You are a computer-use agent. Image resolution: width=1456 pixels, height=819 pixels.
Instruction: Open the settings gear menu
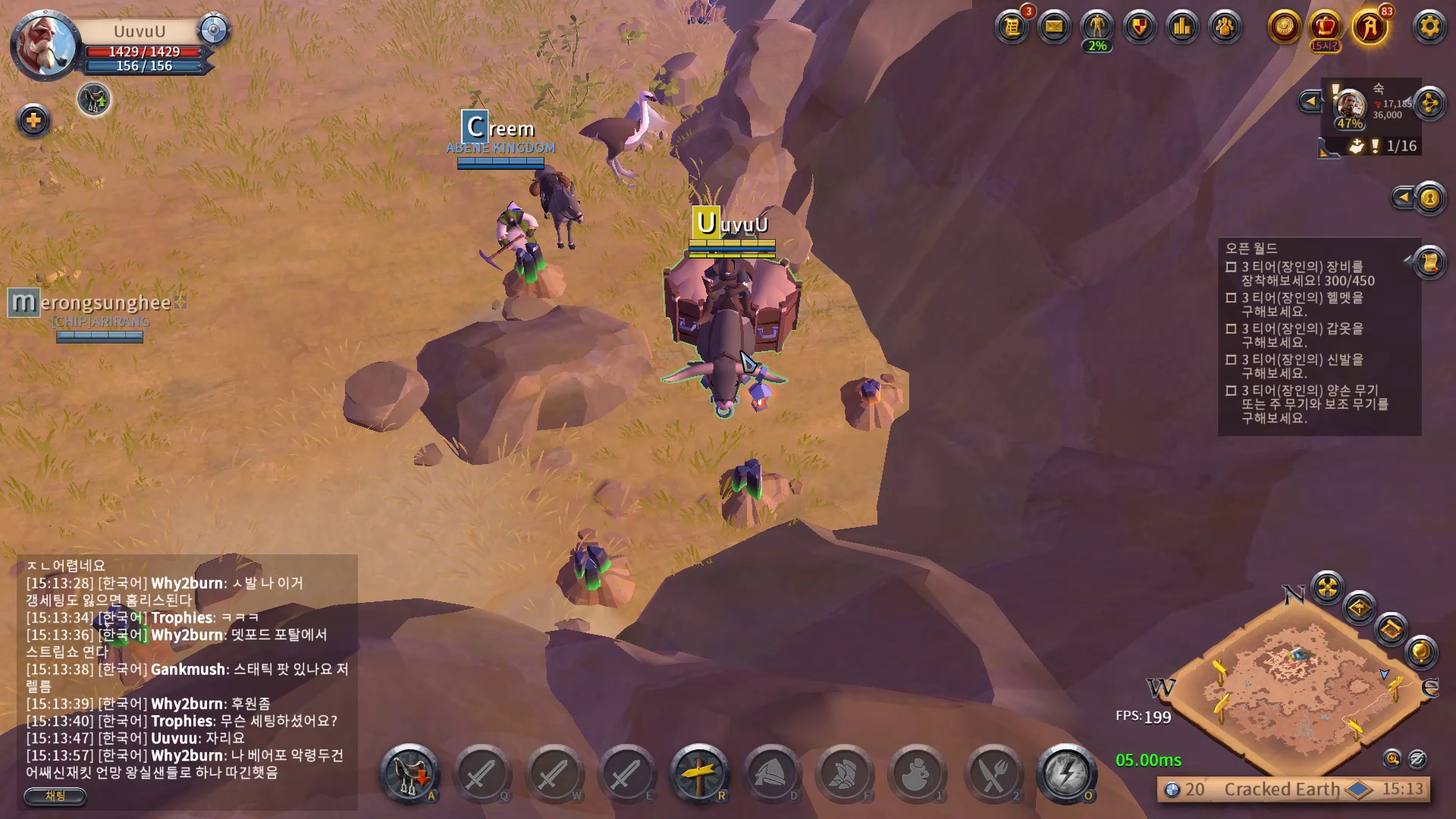[x=1429, y=27]
